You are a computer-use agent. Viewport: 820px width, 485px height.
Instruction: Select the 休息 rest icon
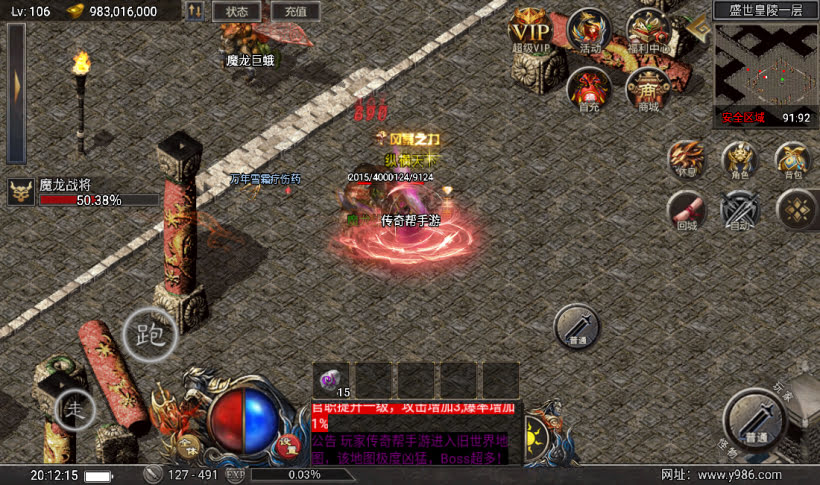click(687, 160)
